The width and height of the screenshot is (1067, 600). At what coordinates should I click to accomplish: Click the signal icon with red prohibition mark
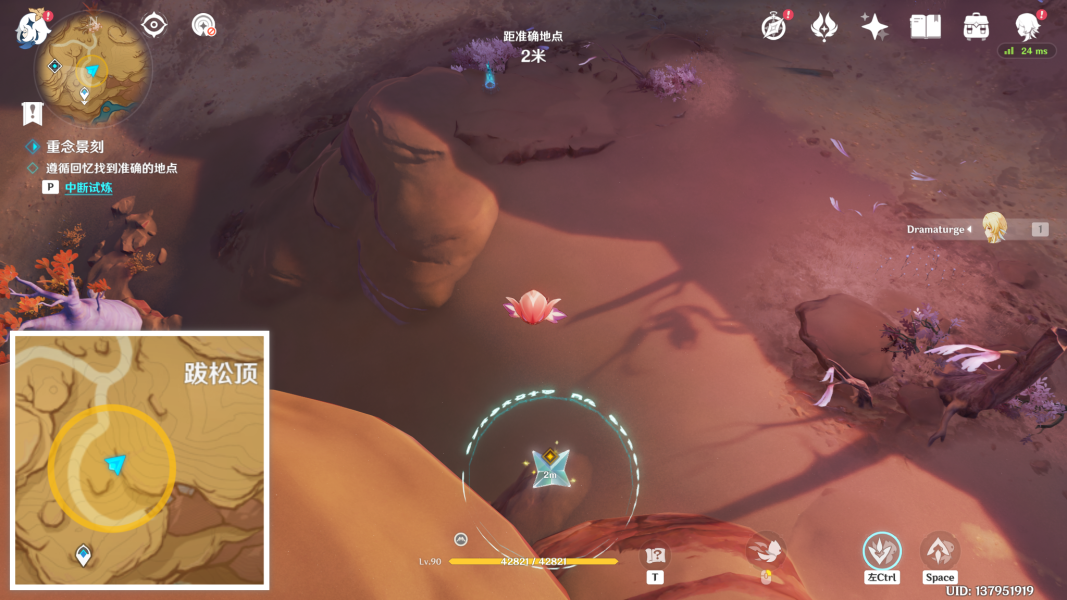click(x=204, y=25)
